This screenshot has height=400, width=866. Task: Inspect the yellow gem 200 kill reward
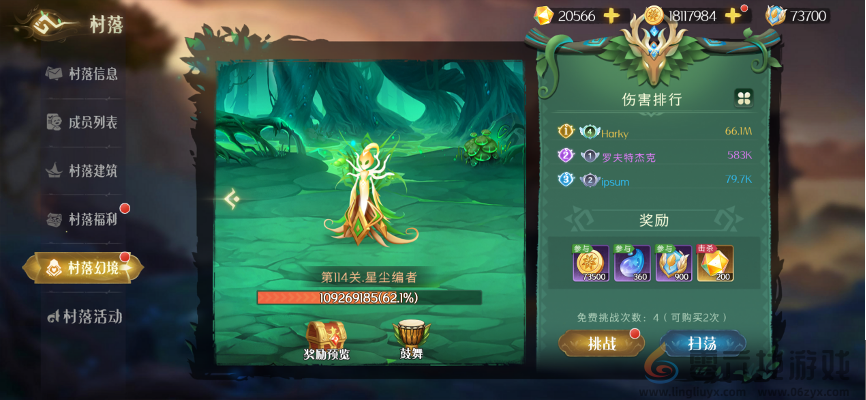tap(715, 264)
